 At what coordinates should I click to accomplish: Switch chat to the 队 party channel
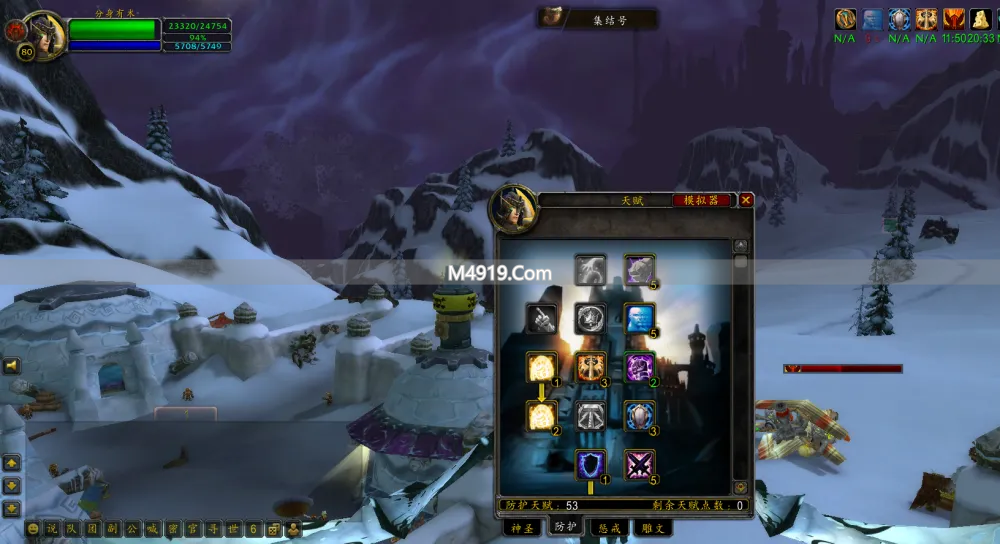(x=73, y=529)
